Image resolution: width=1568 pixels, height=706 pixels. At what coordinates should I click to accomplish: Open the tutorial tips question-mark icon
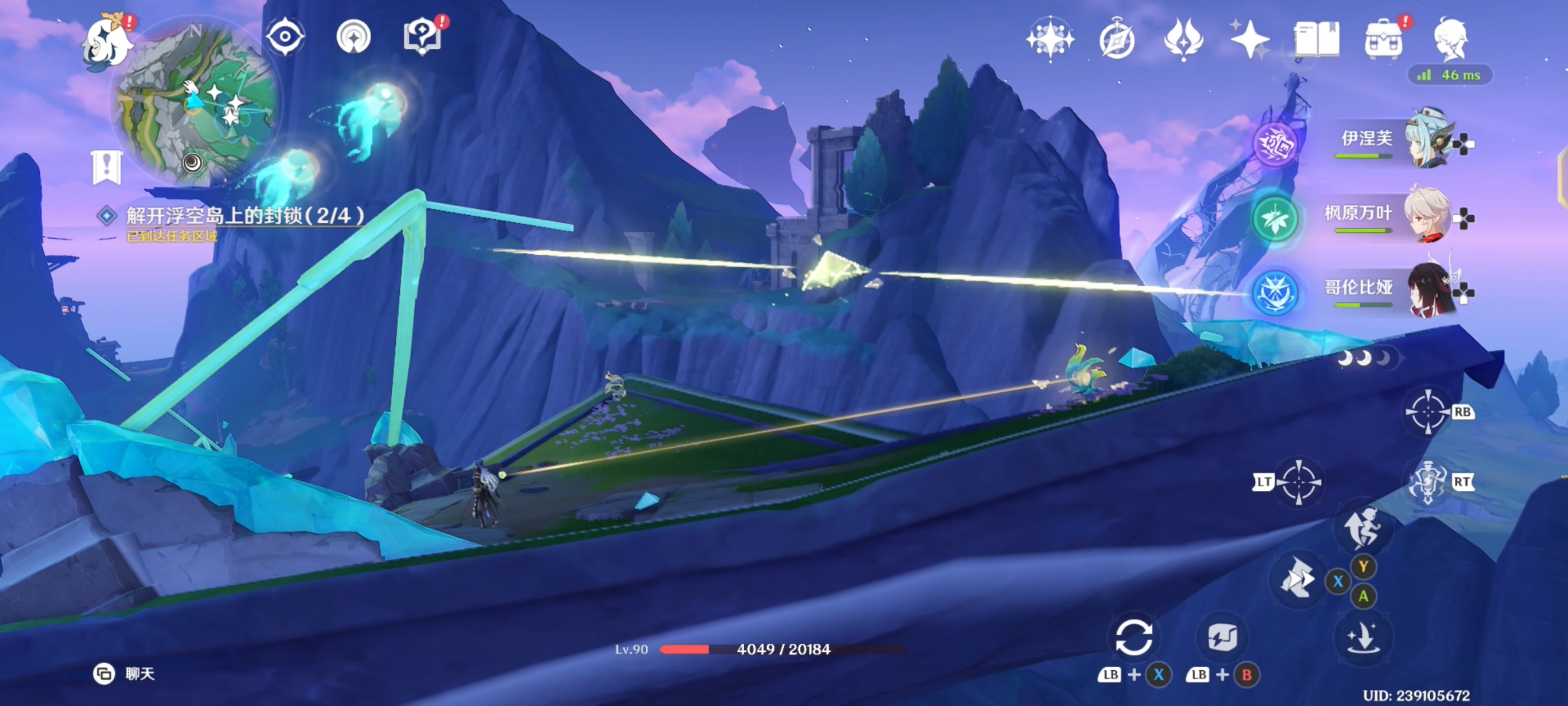(422, 36)
